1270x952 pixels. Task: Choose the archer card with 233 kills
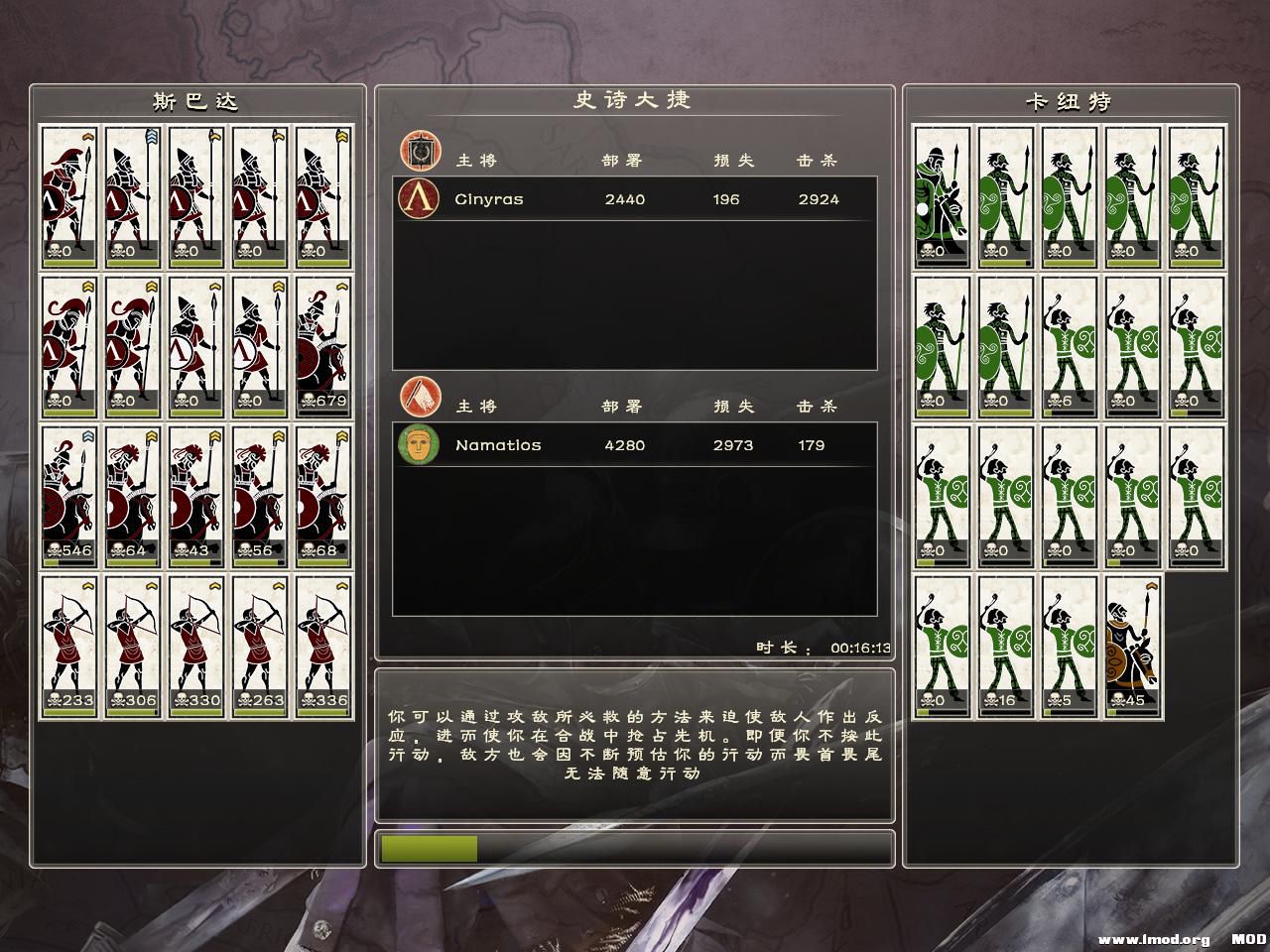[69, 647]
